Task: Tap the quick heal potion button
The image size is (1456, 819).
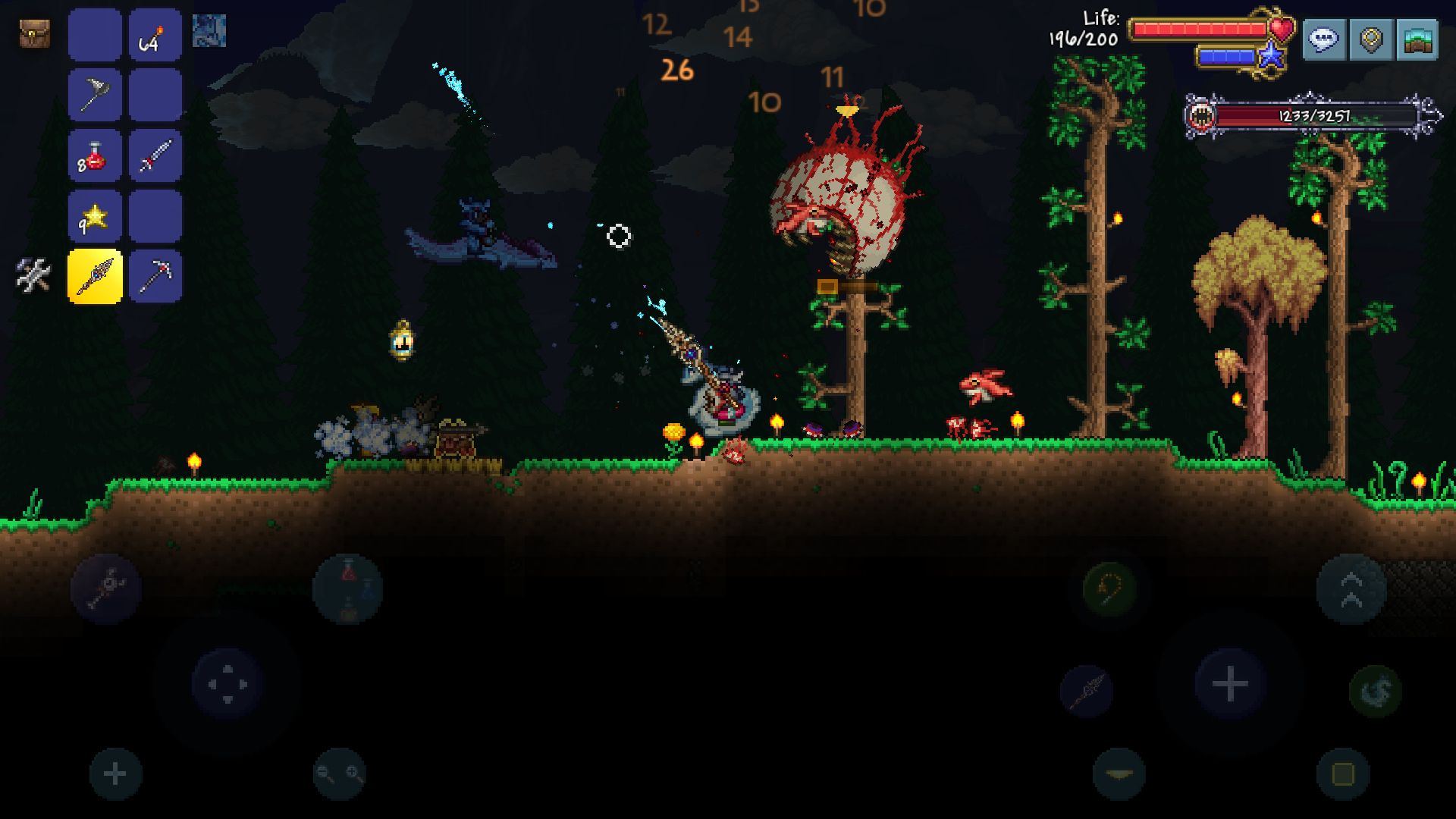Action: [x=347, y=590]
